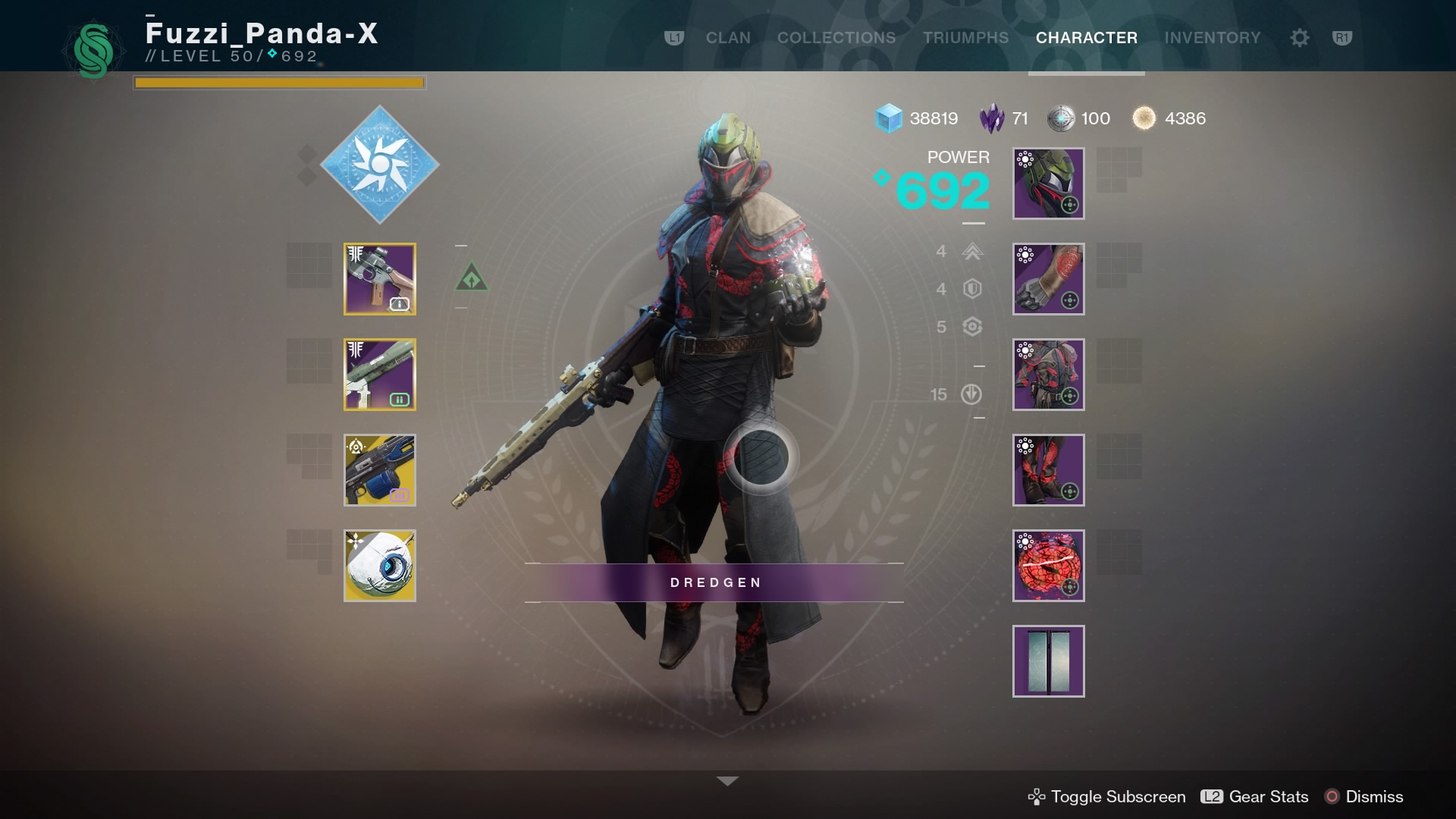Select the kinetic hand cannon slot
Viewport: 1456px width, 819px height.
click(x=380, y=279)
